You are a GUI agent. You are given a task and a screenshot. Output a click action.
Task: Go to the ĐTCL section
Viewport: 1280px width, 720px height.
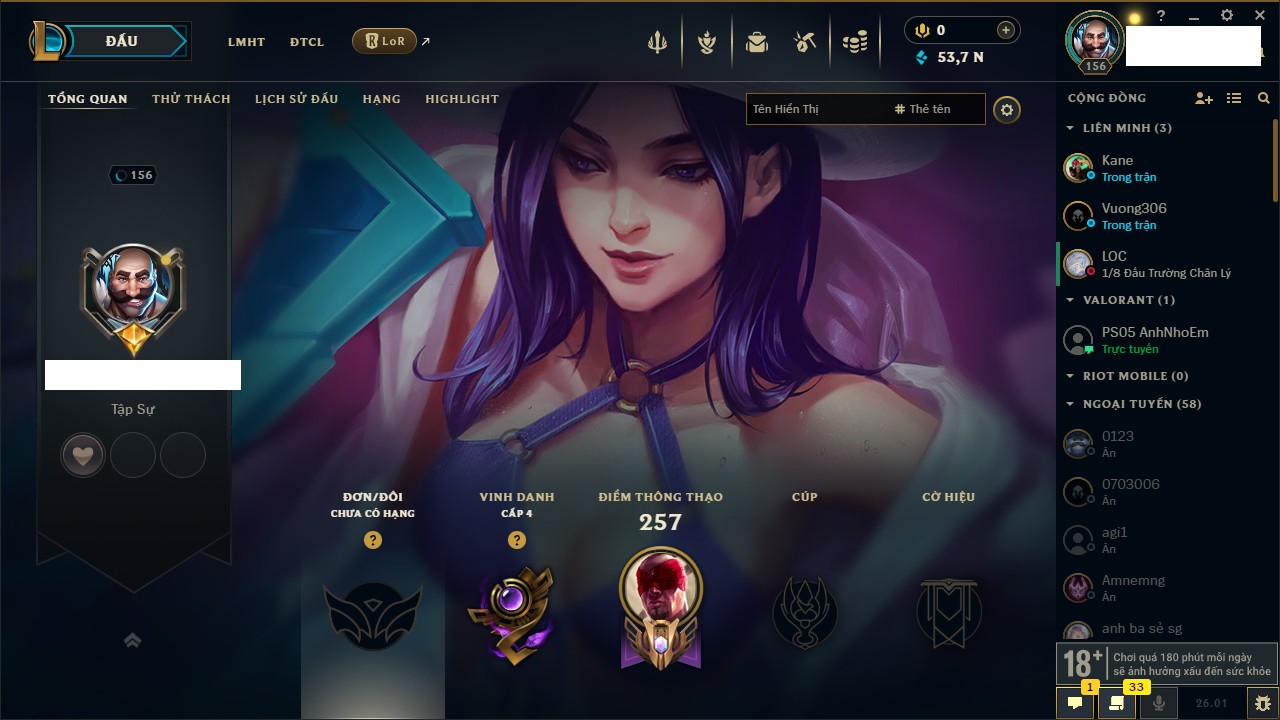click(x=307, y=42)
